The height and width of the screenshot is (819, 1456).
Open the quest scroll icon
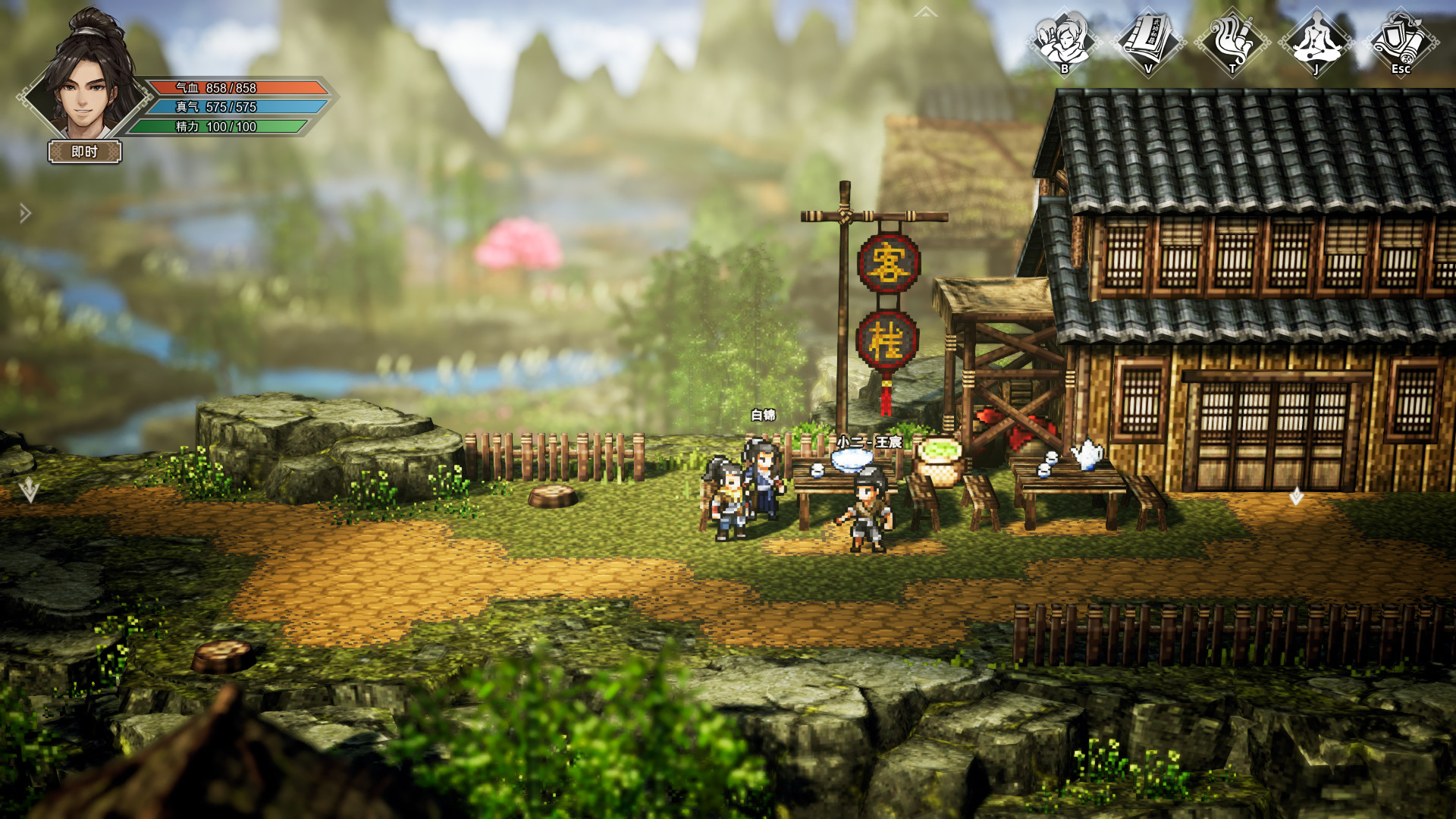1232,42
